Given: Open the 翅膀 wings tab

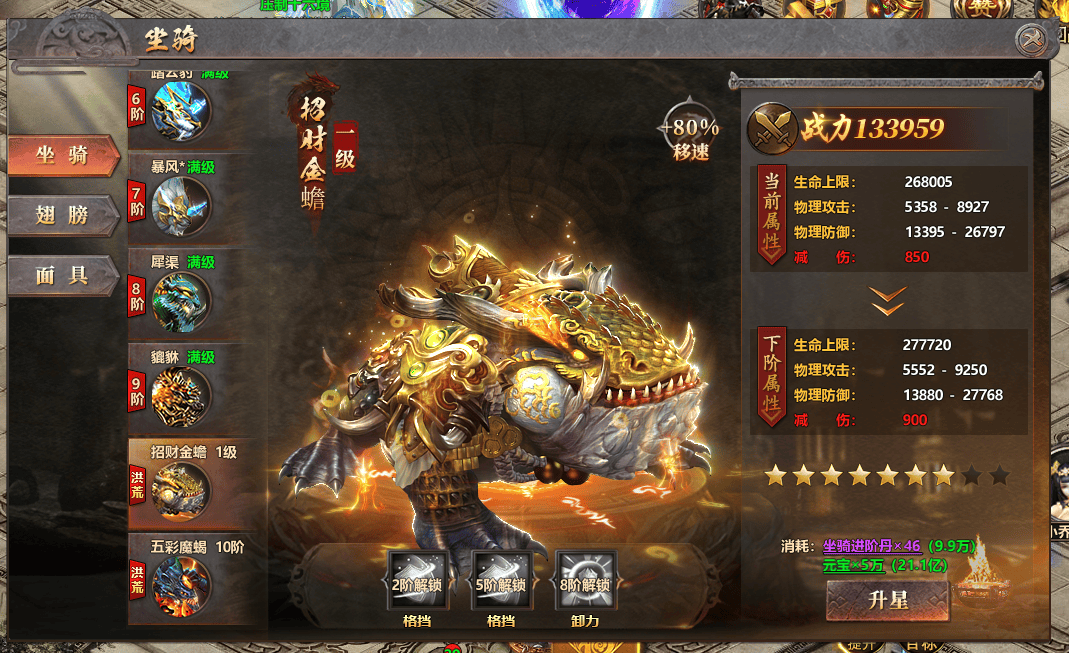Looking at the screenshot, I should click(62, 214).
